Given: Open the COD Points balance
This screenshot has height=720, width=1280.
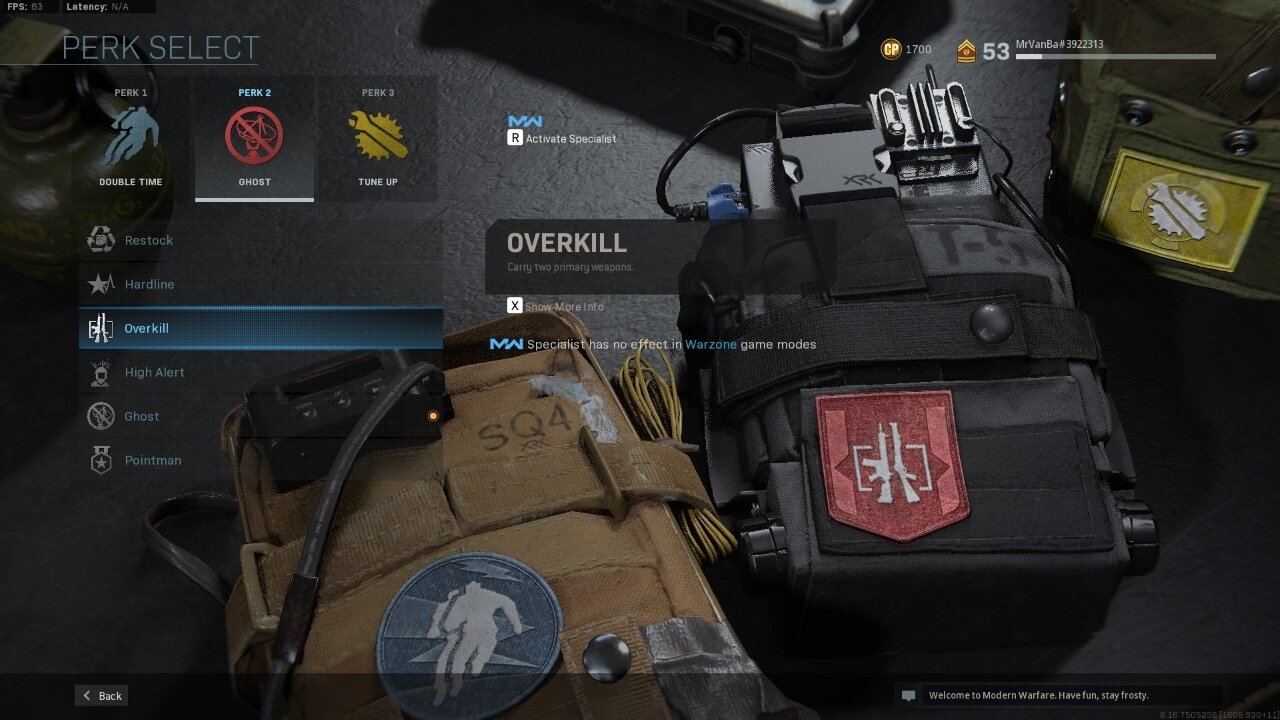Looking at the screenshot, I should (x=905, y=49).
